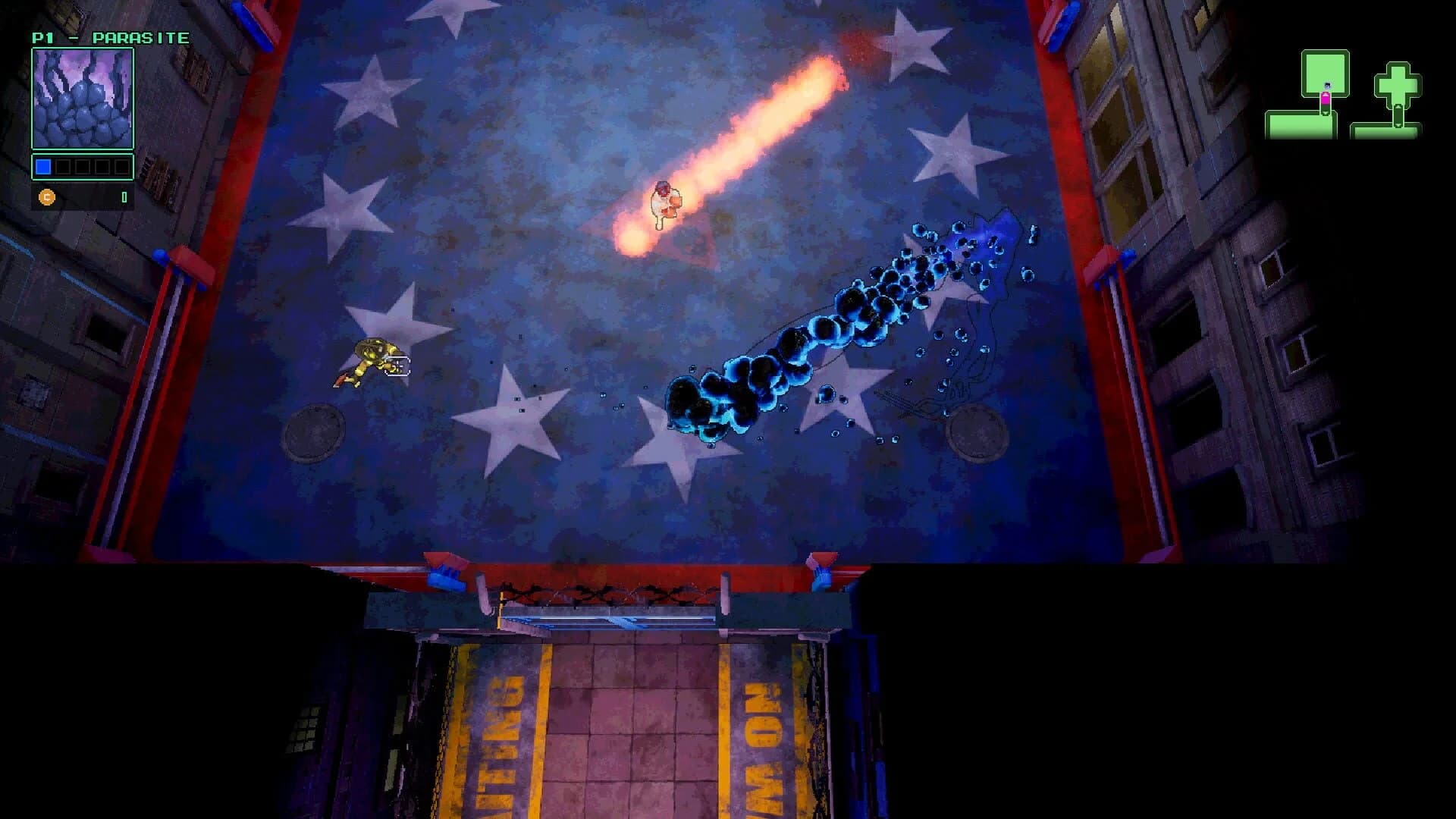1456x819 pixels.
Task: Click the passage under the cross-shaped room
Action: (x=1398, y=118)
